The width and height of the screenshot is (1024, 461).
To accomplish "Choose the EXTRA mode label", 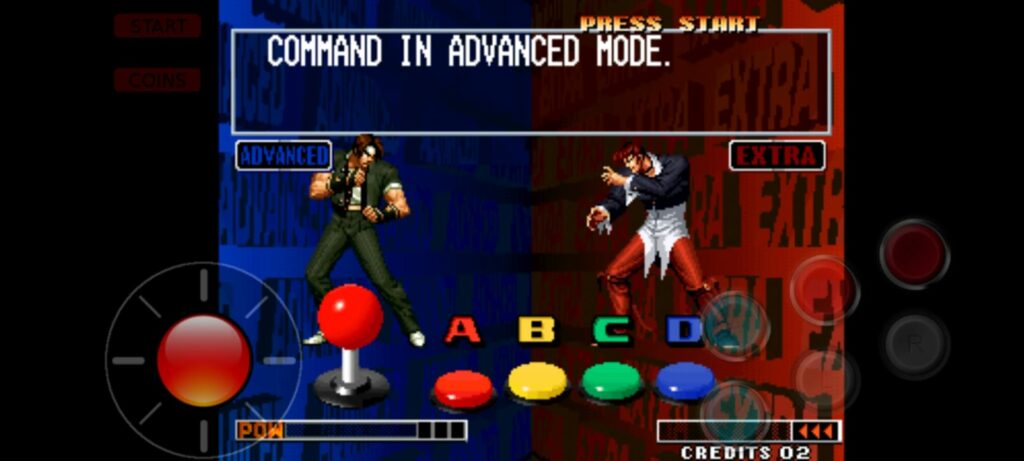I will (x=777, y=156).
